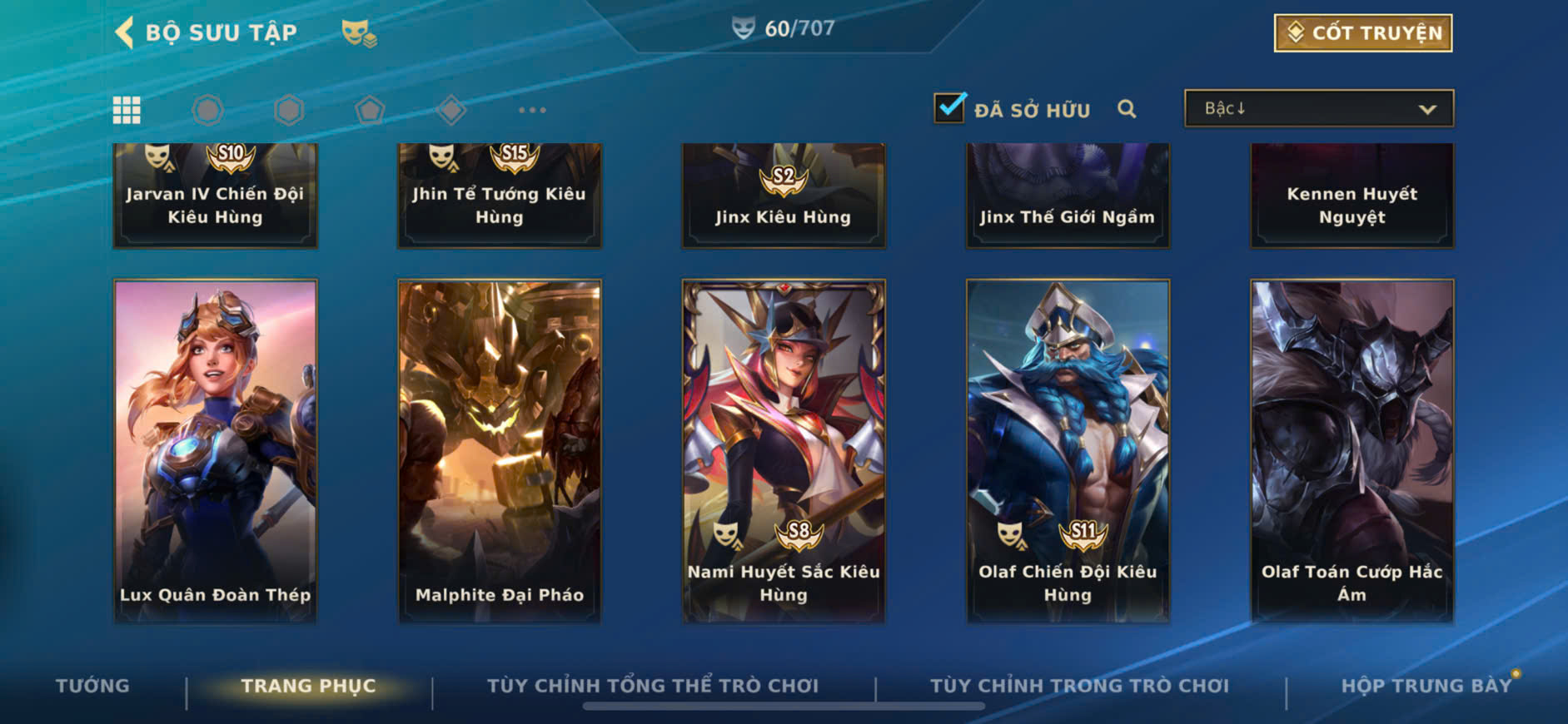Image resolution: width=1568 pixels, height=724 pixels.
Task: Switch to Tùy Chỉnh Tổng Thể Trò Chơi
Action: [653, 686]
